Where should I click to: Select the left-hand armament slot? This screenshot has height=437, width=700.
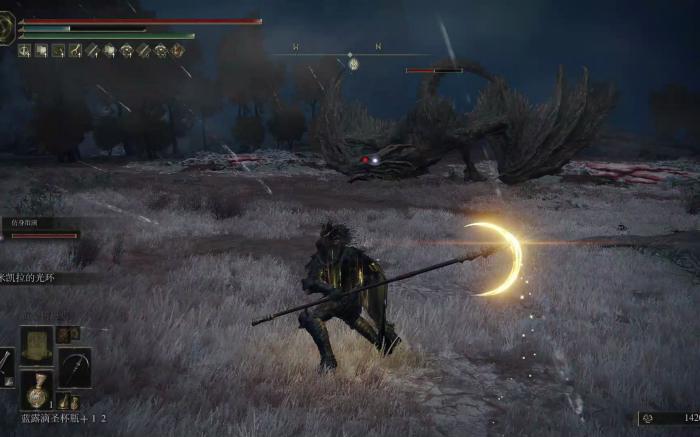(5, 367)
